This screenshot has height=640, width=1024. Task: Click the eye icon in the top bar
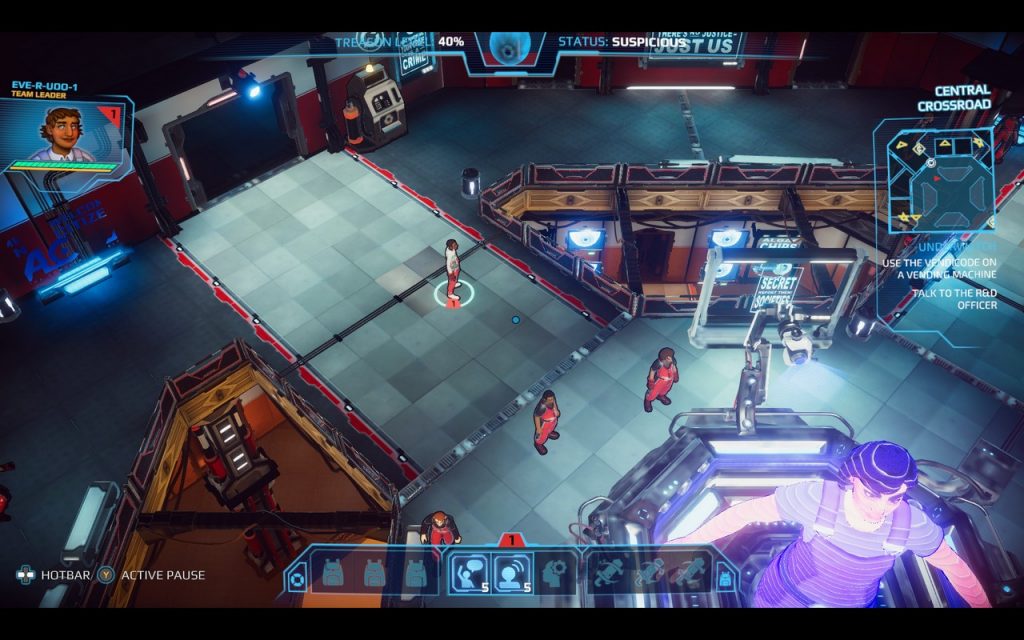(511, 46)
